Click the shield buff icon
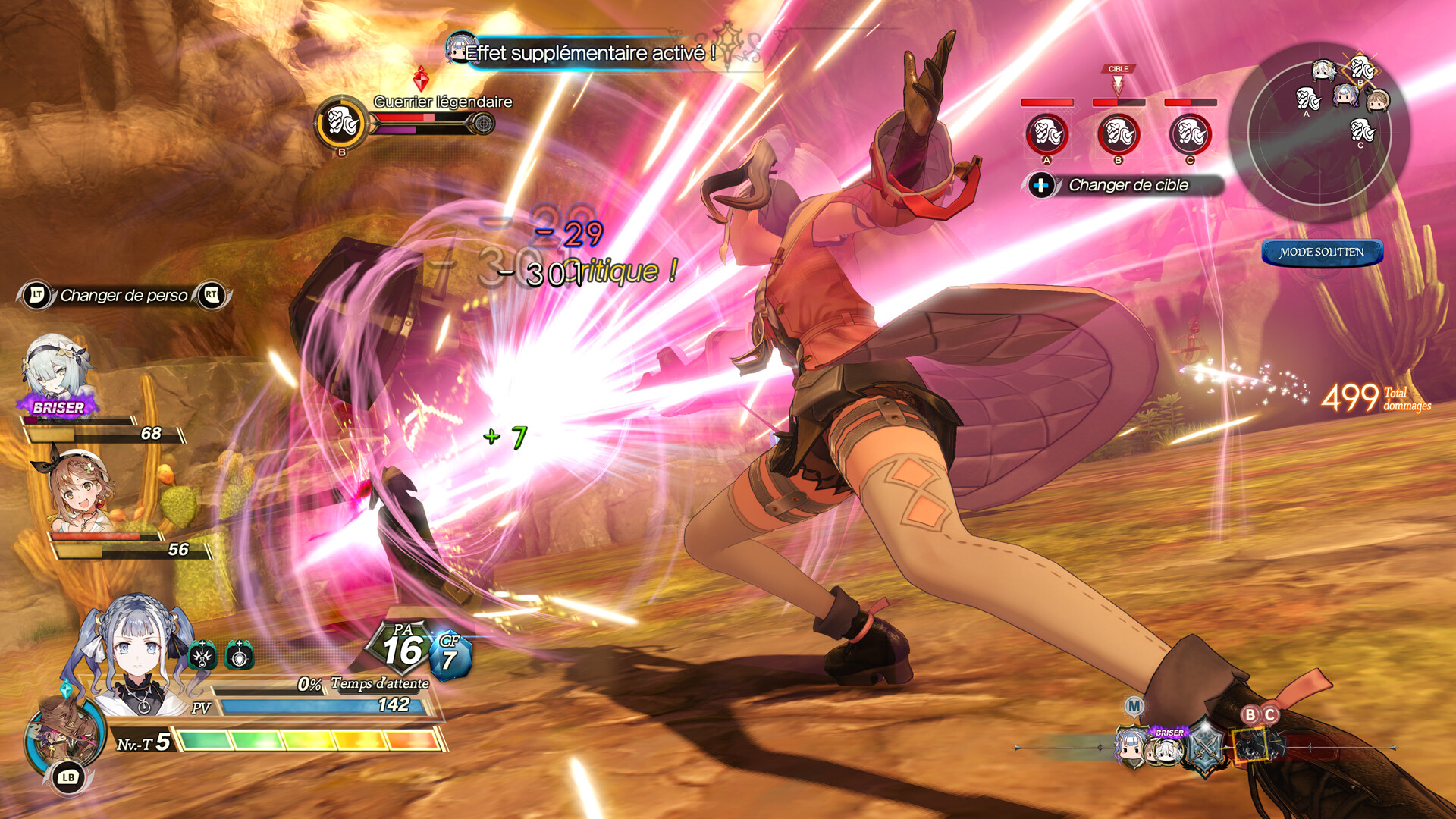1456x819 pixels. pyautogui.click(x=240, y=655)
